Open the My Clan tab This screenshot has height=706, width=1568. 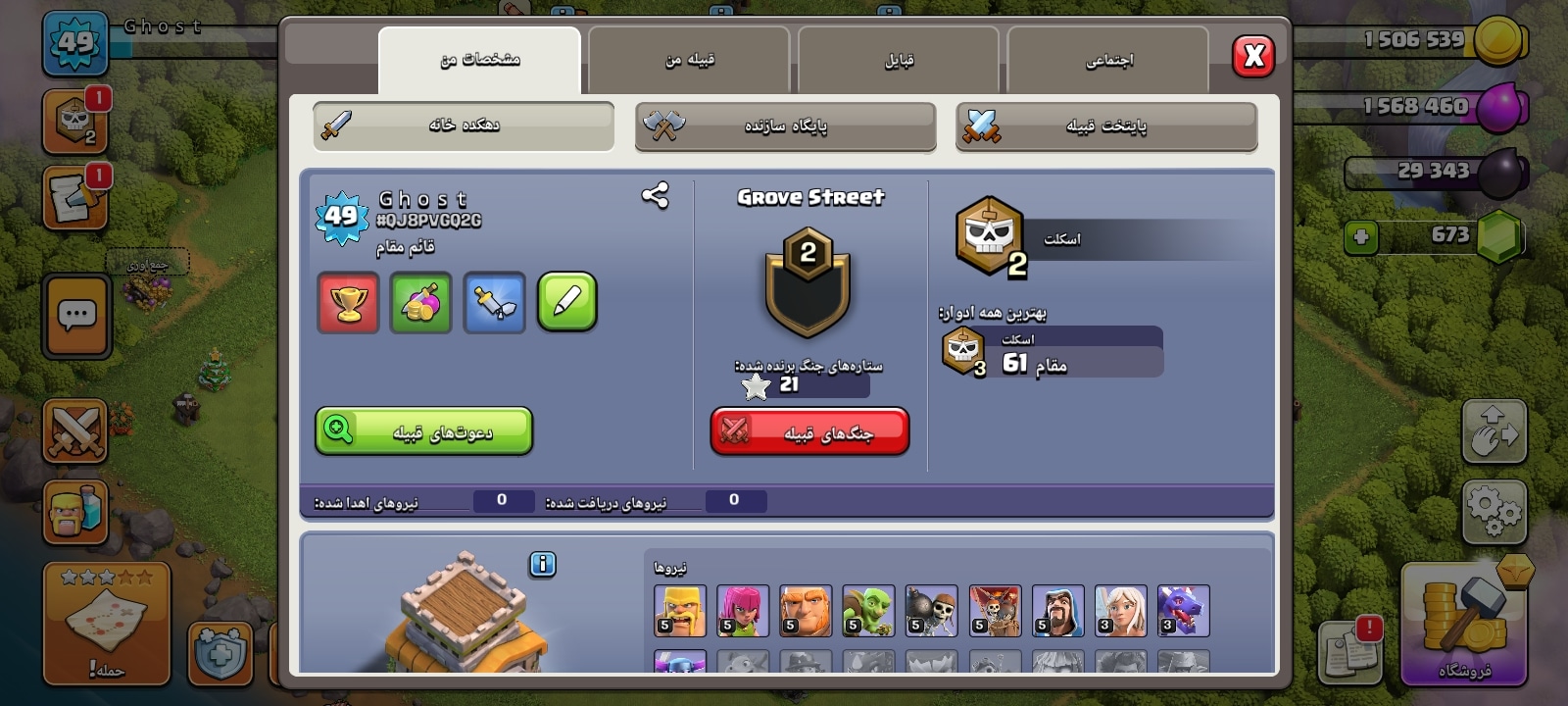(689, 60)
